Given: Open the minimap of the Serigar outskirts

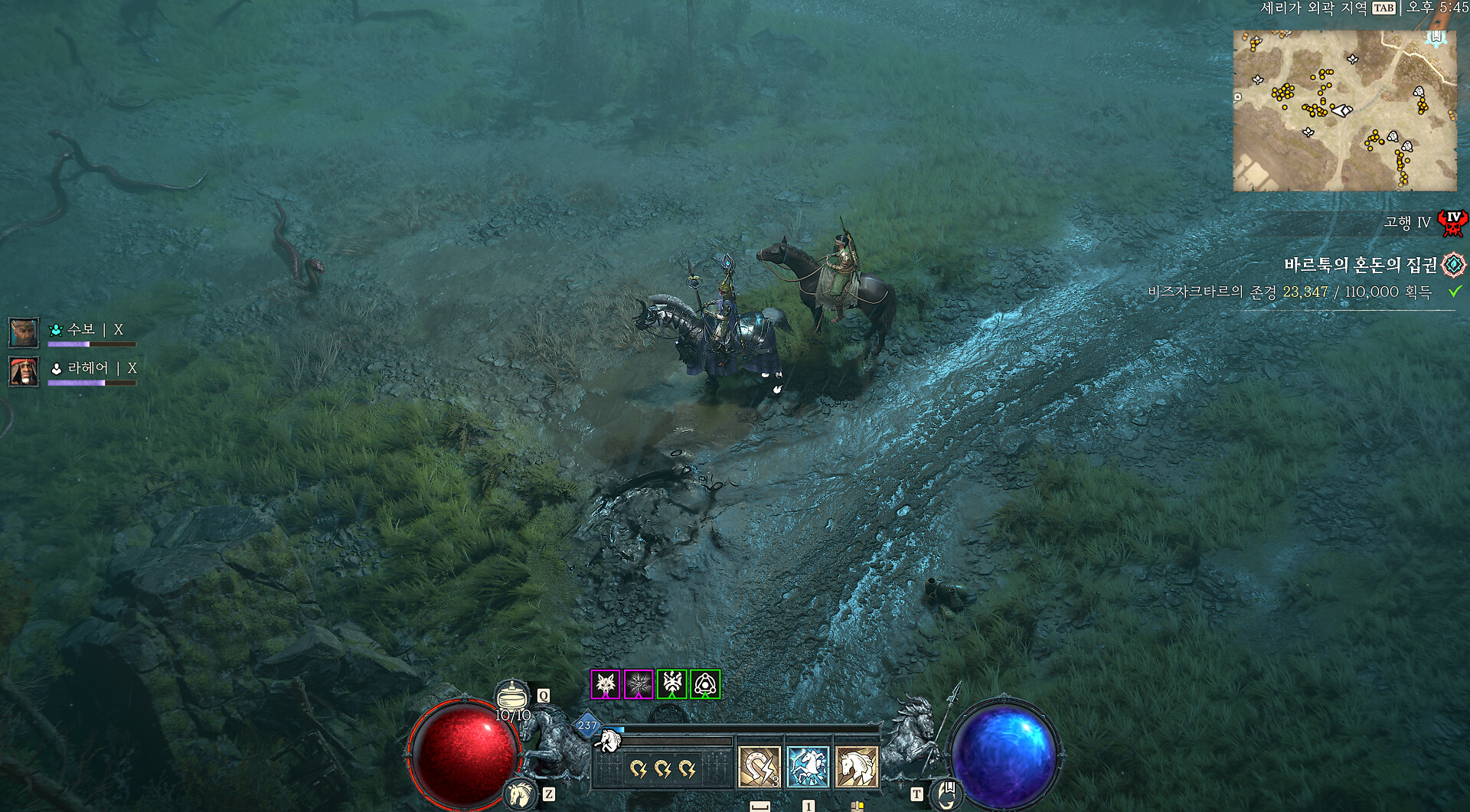Looking at the screenshot, I should (1344, 111).
